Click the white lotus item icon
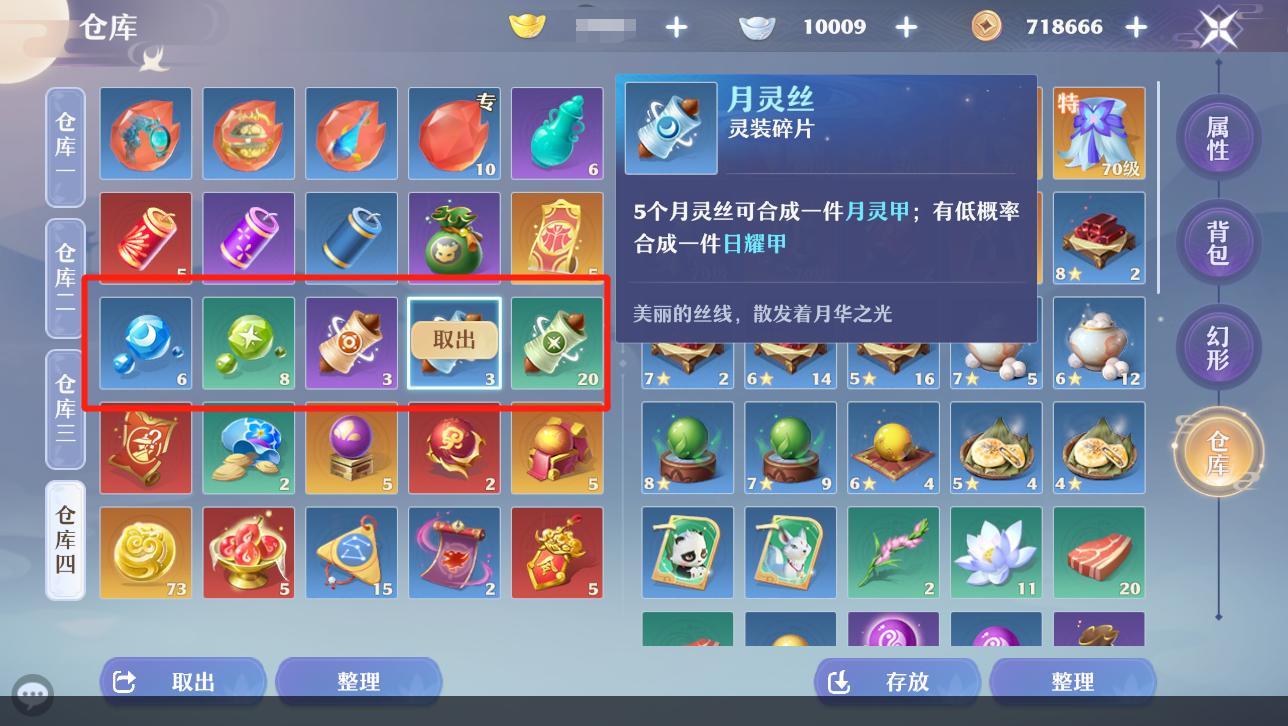The width and height of the screenshot is (1288, 726). pyautogui.click(x=996, y=552)
